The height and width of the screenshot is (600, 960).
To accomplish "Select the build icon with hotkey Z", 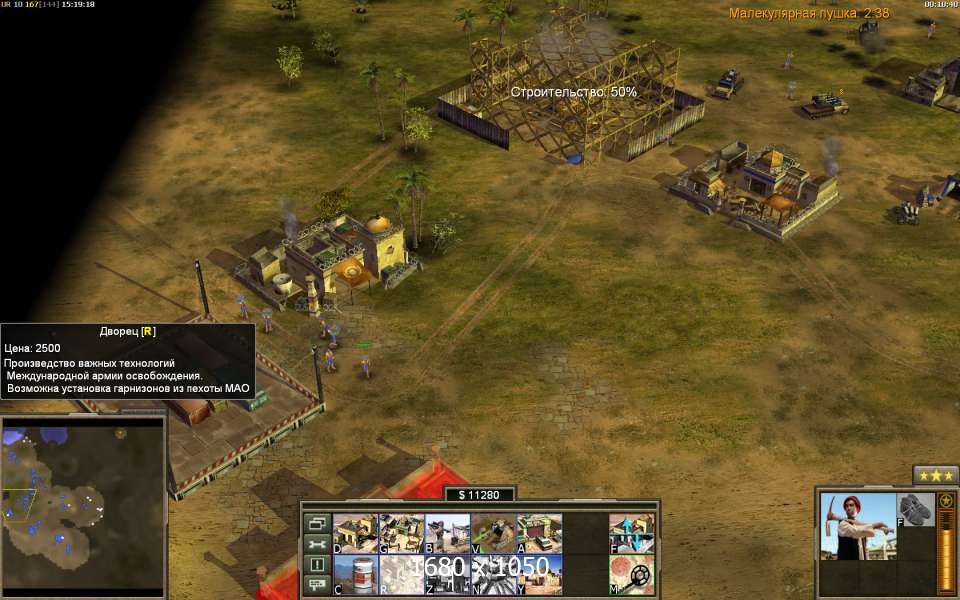I will click(x=447, y=574).
